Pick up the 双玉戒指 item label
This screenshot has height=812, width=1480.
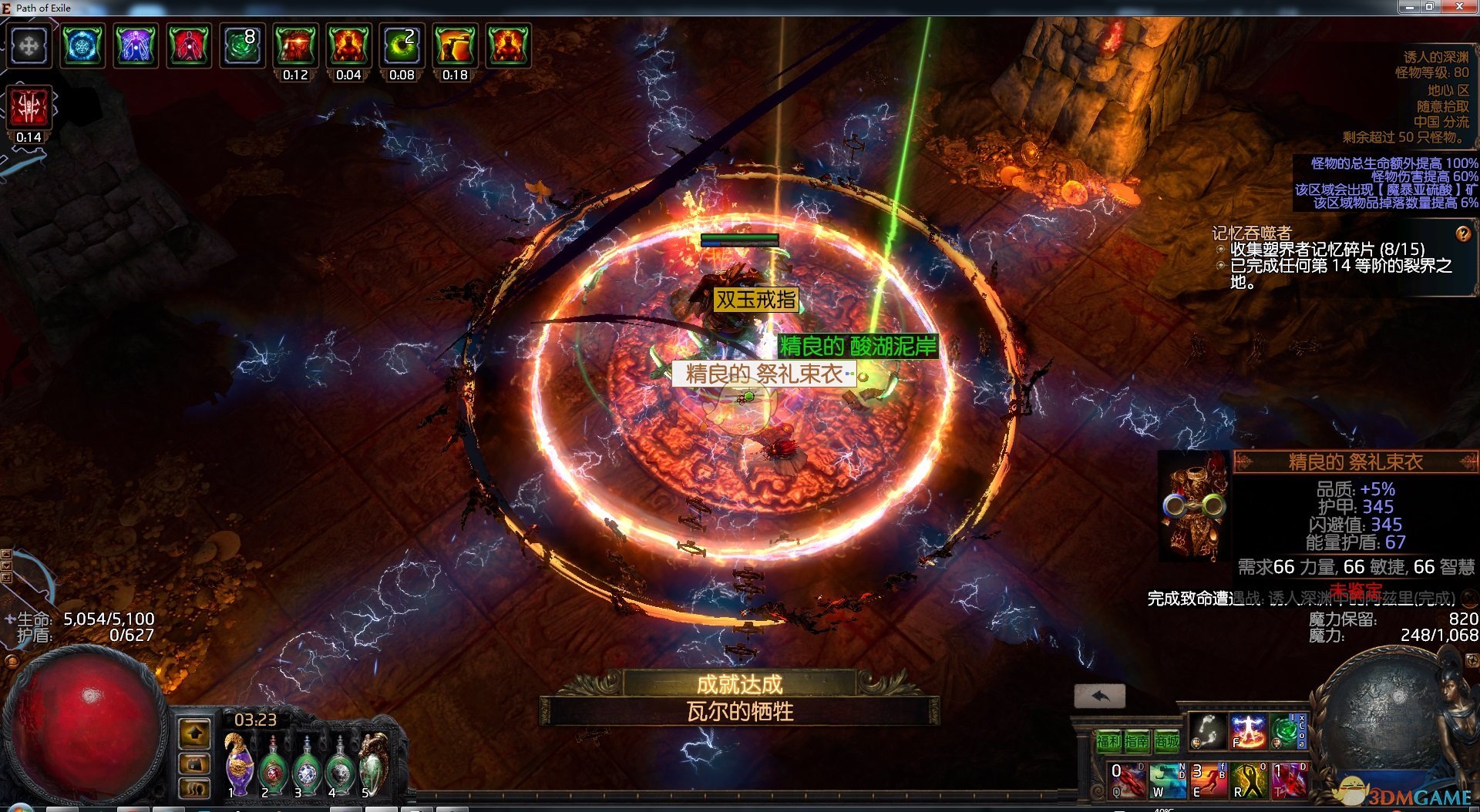click(x=755, y=300)
